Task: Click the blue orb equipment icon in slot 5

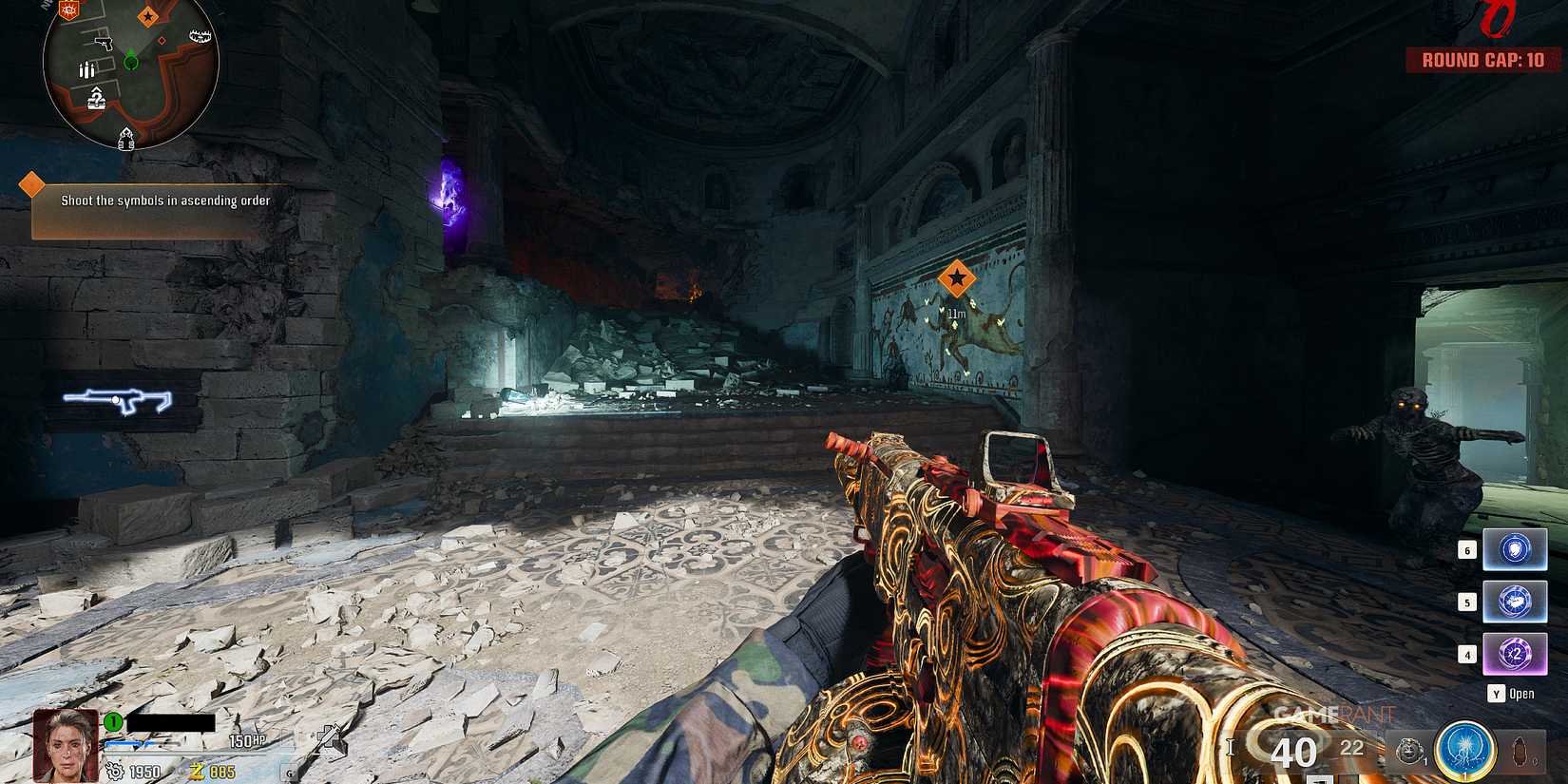Action: coord(1516,601)
